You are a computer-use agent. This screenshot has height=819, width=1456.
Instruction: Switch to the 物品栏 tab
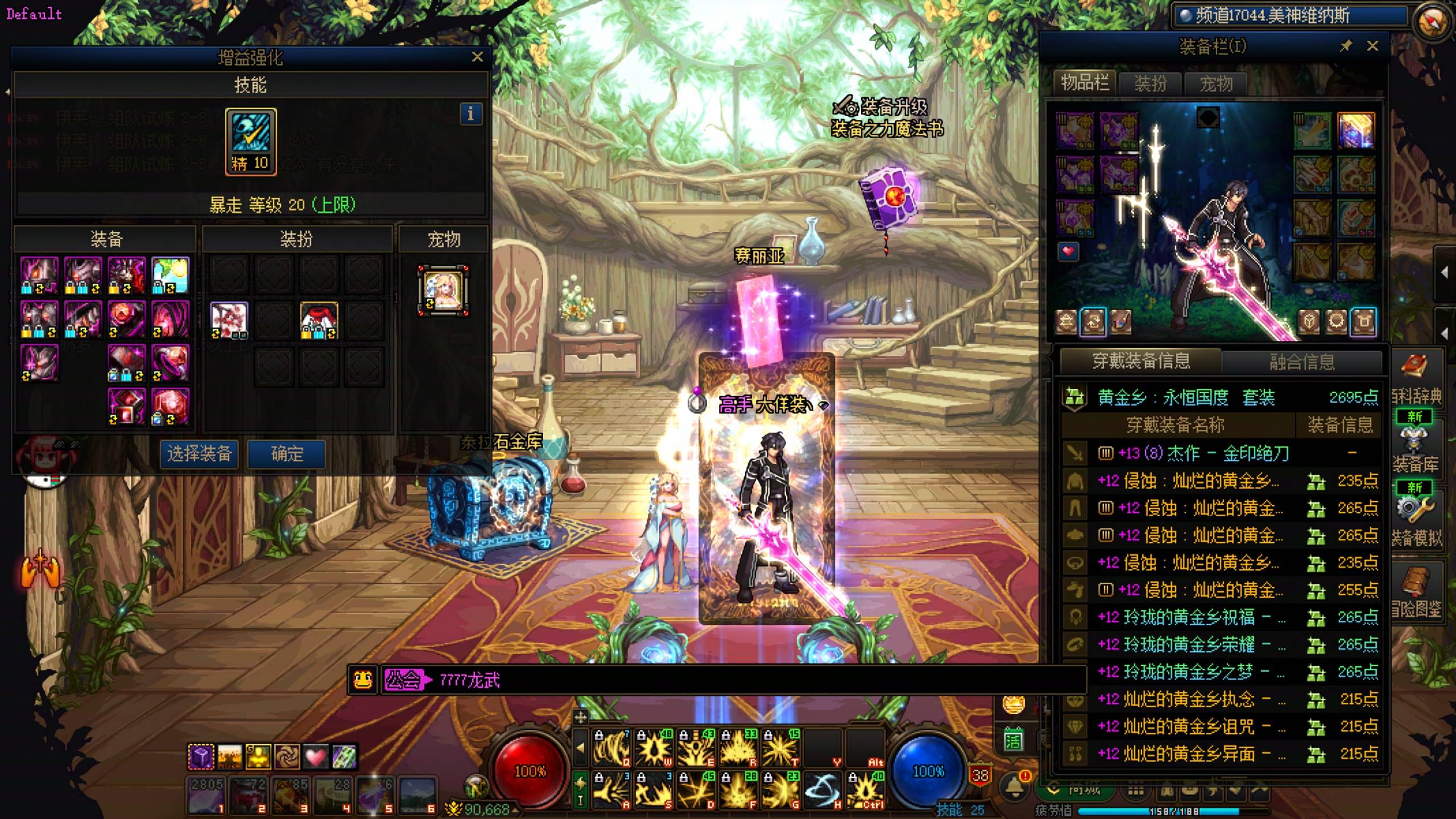pyautogui.click(x=1085, y=84)
